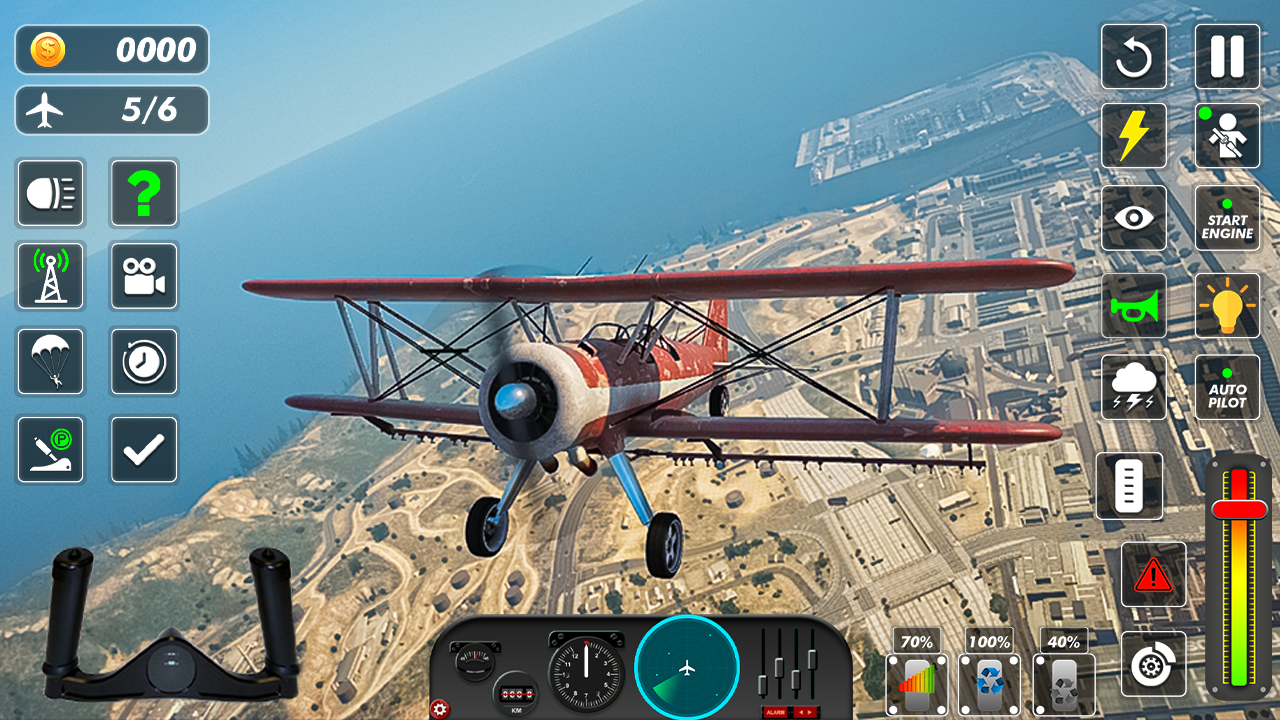This screenshot has height=720, width=1280.
Task: Select the landing gear parking icon
Action: pos(51,449)
